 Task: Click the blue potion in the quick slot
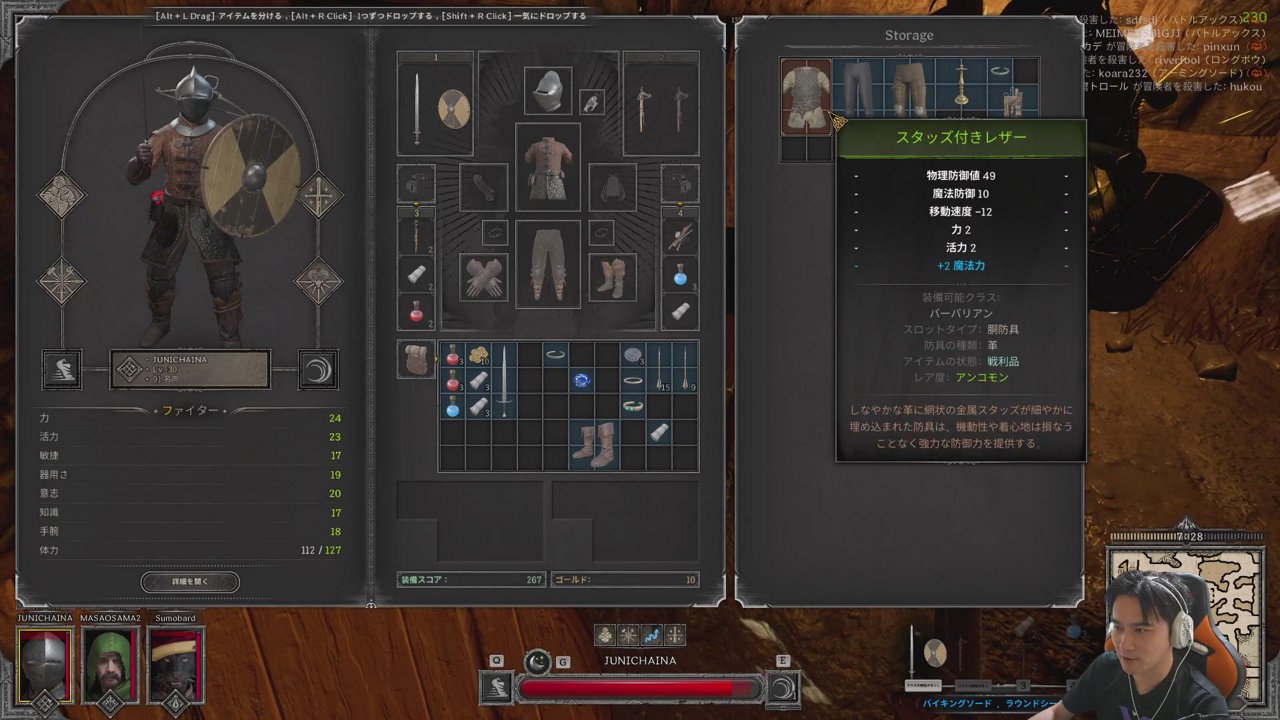pyautogui.click(x=680, y=273)
